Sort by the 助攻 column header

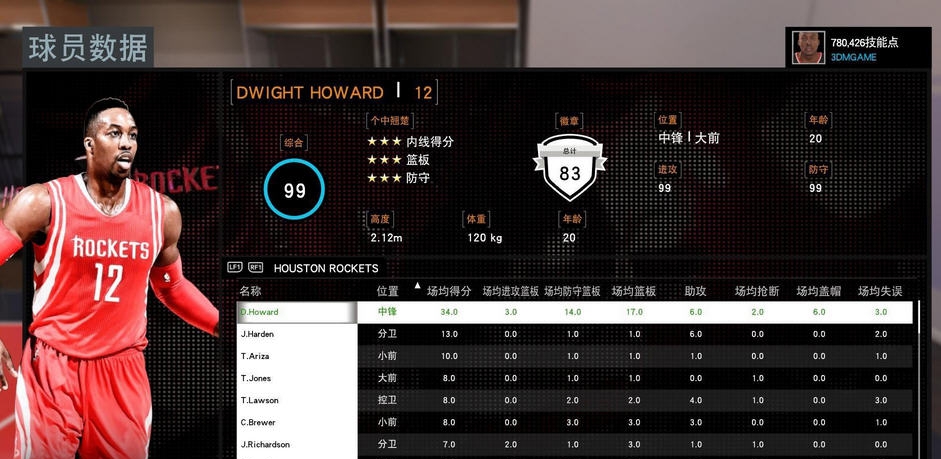click(695, 291)
